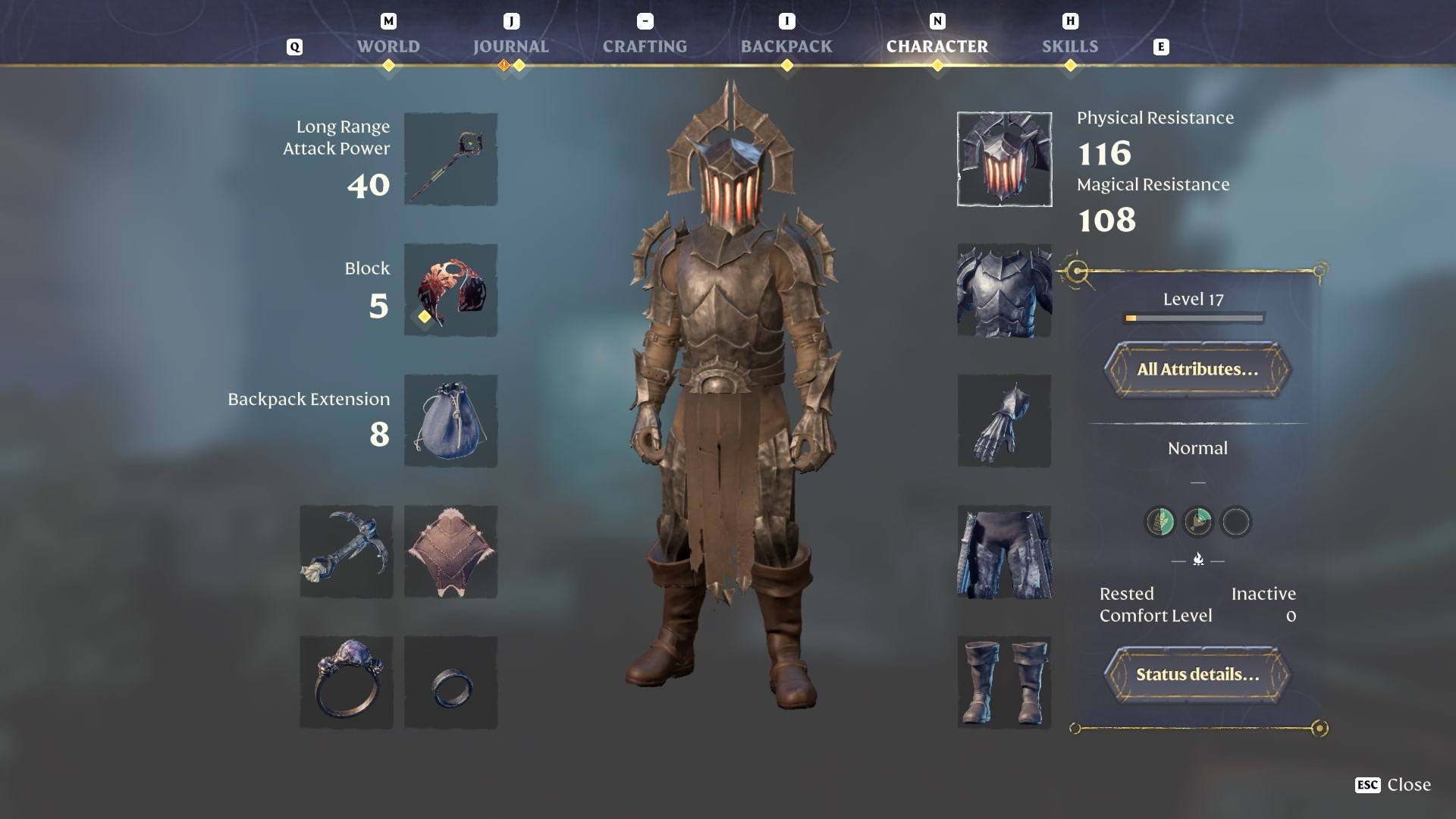Open the Journal tab
This screenshot has width=1456, height=819.
(x=510, y=46)
